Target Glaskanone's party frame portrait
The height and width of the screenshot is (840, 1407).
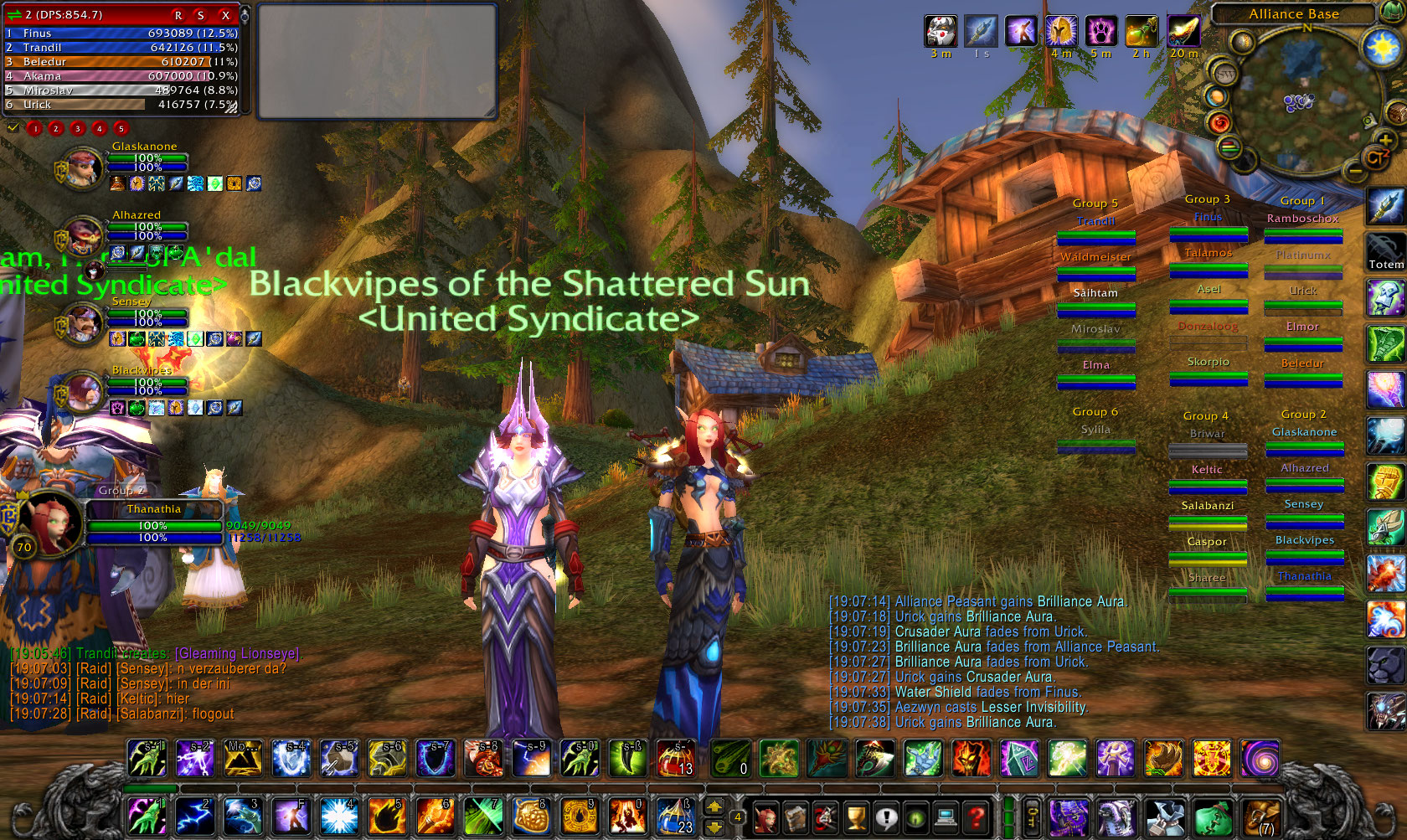[x=82, y=167]
